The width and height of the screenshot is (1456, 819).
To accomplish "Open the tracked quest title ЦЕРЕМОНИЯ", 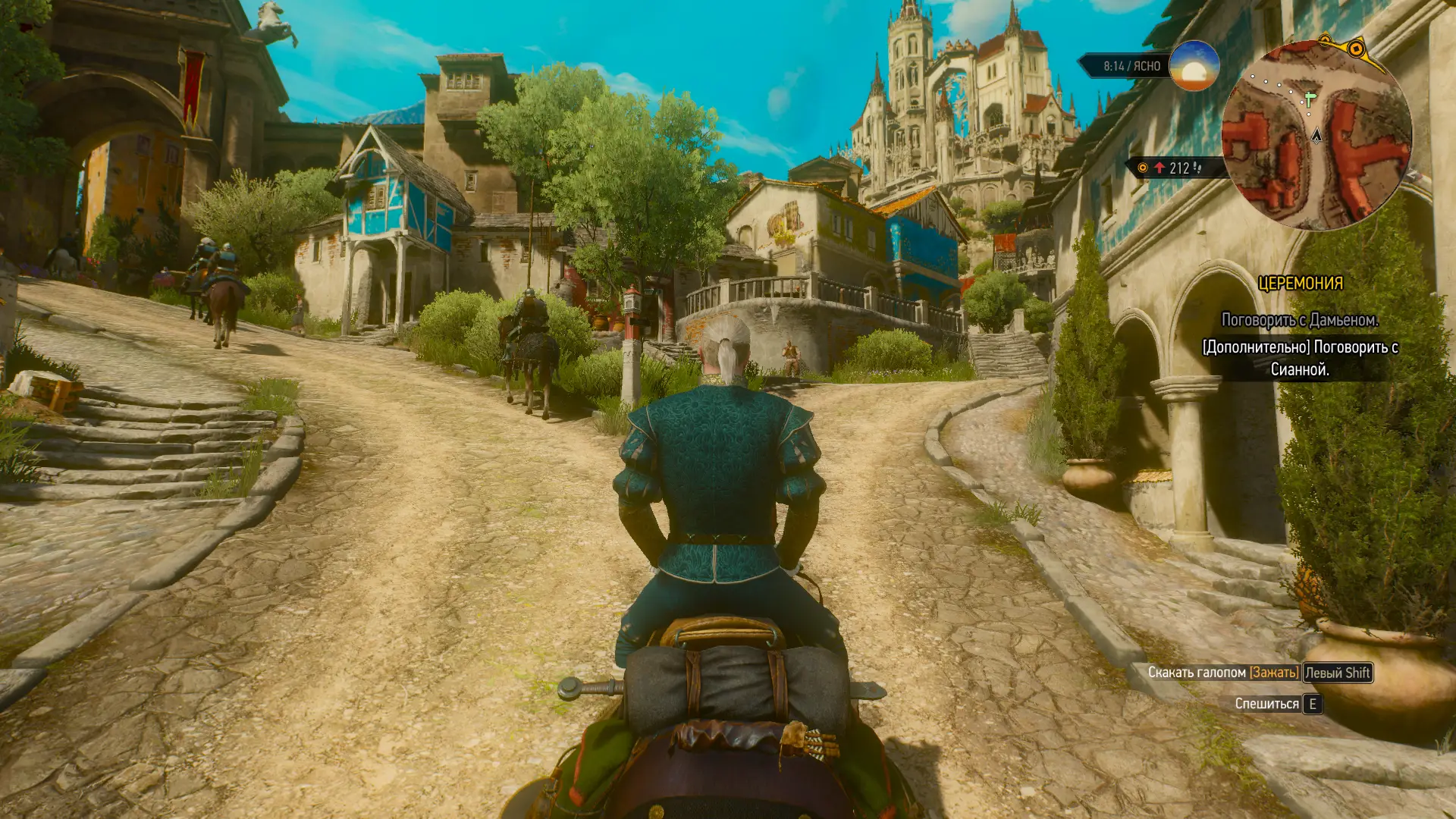I will click(x=1300, y=284).
